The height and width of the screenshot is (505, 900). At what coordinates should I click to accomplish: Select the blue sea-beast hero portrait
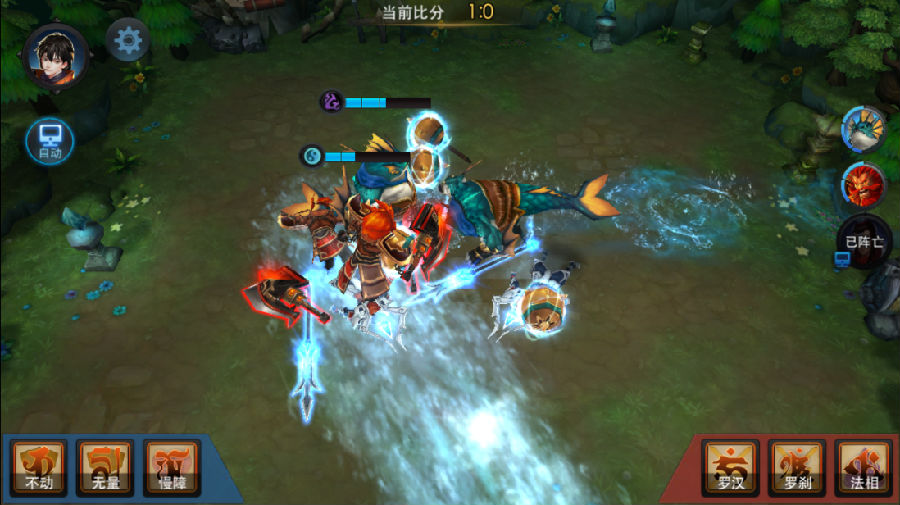863,130
